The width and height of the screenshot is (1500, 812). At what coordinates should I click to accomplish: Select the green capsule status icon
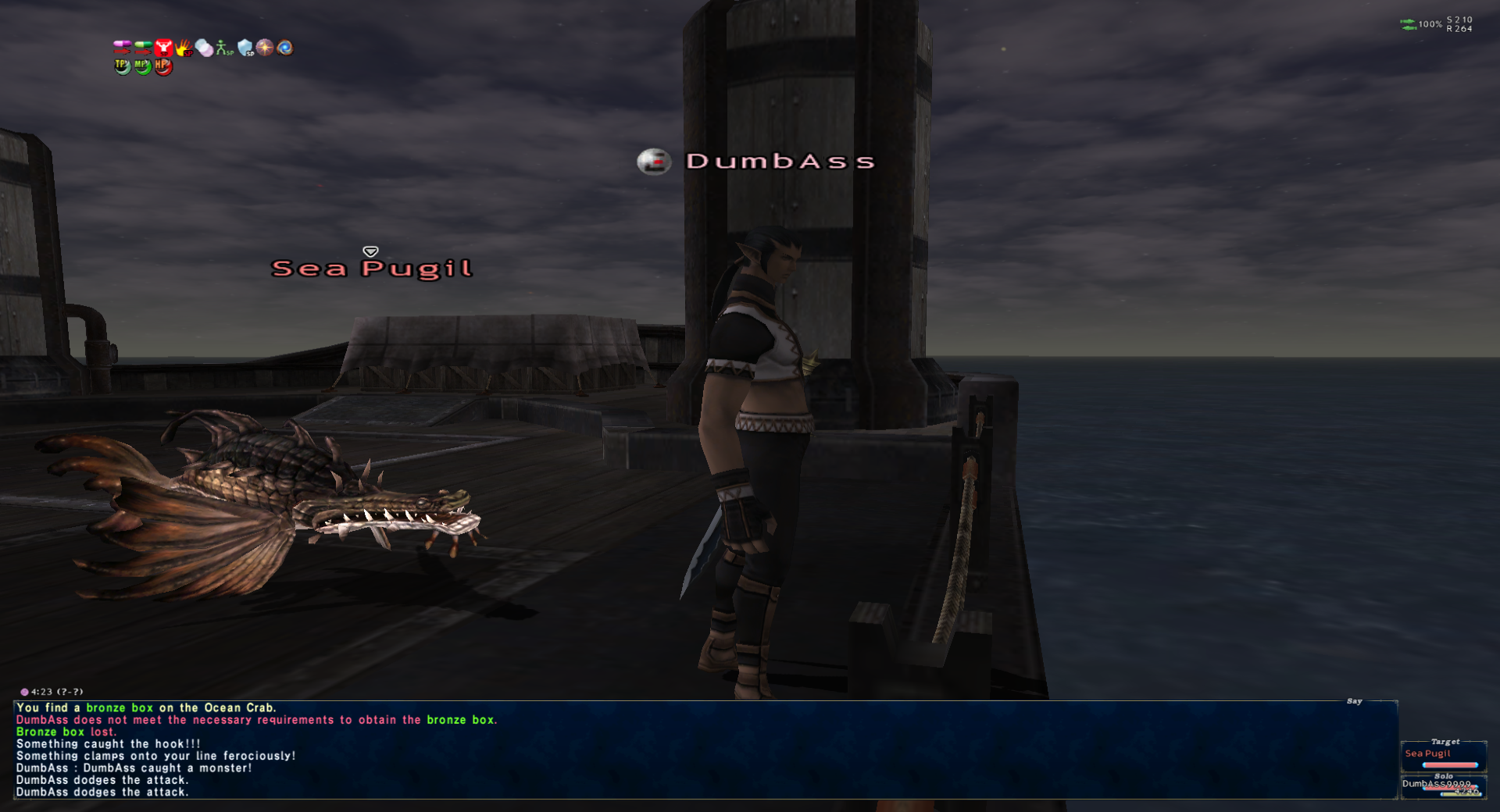143,48
